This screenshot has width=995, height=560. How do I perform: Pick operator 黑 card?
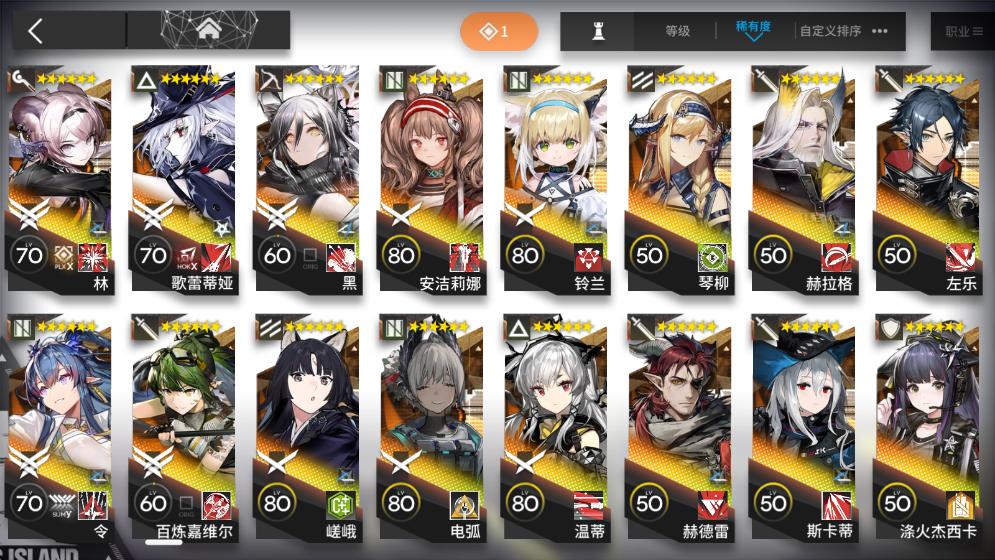[308, 180]
